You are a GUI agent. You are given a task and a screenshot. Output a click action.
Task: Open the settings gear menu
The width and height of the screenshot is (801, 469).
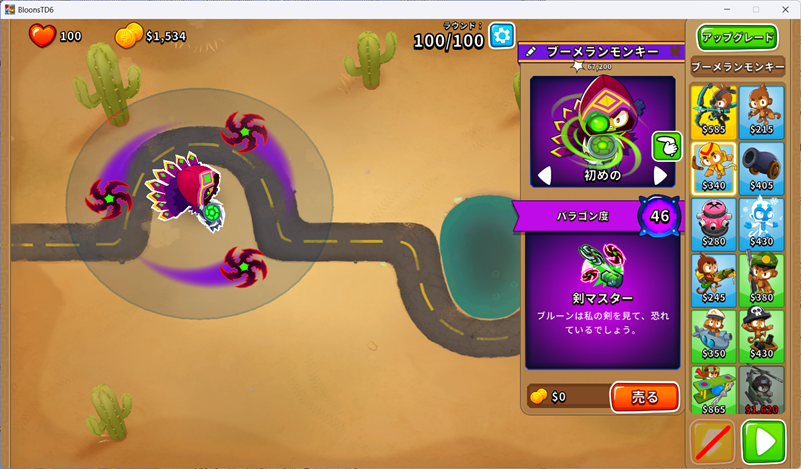pyautogui.click(x=502, y=37)
